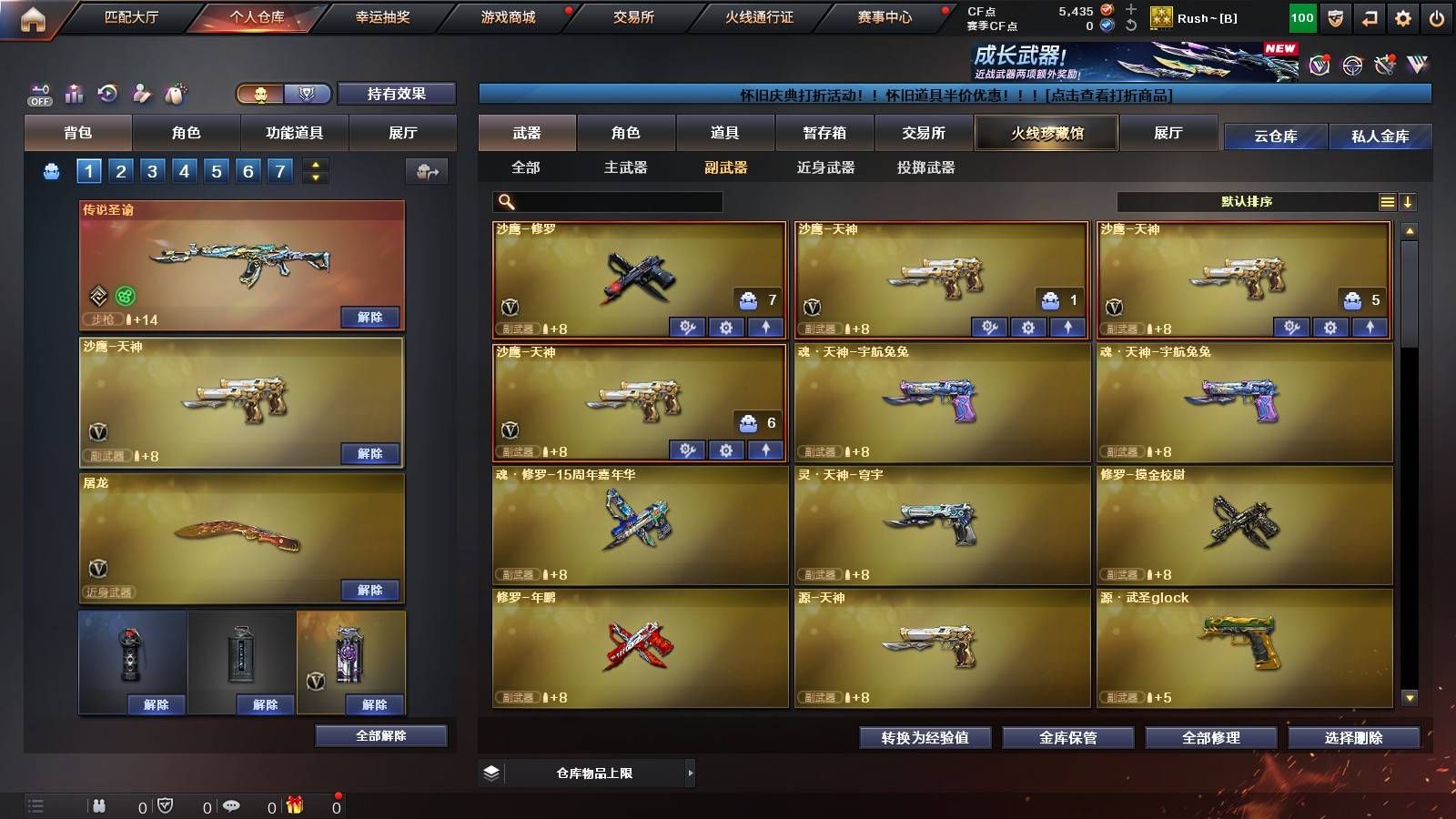Open the 交易所 menu item
This screenshot has width=1456, height=819.
tap(634, 17)
